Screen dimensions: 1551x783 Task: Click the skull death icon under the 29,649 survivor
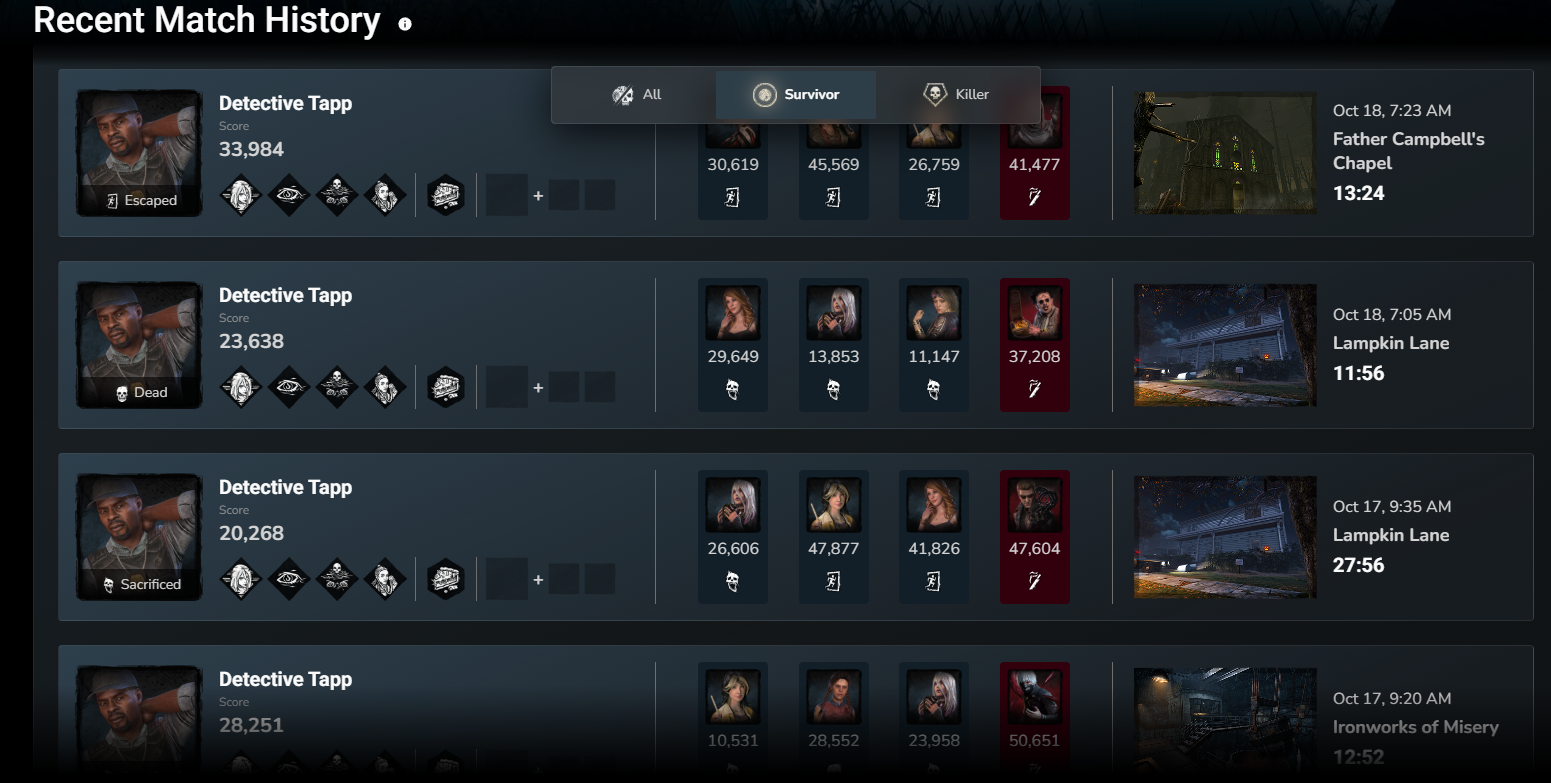coord(733,388)
